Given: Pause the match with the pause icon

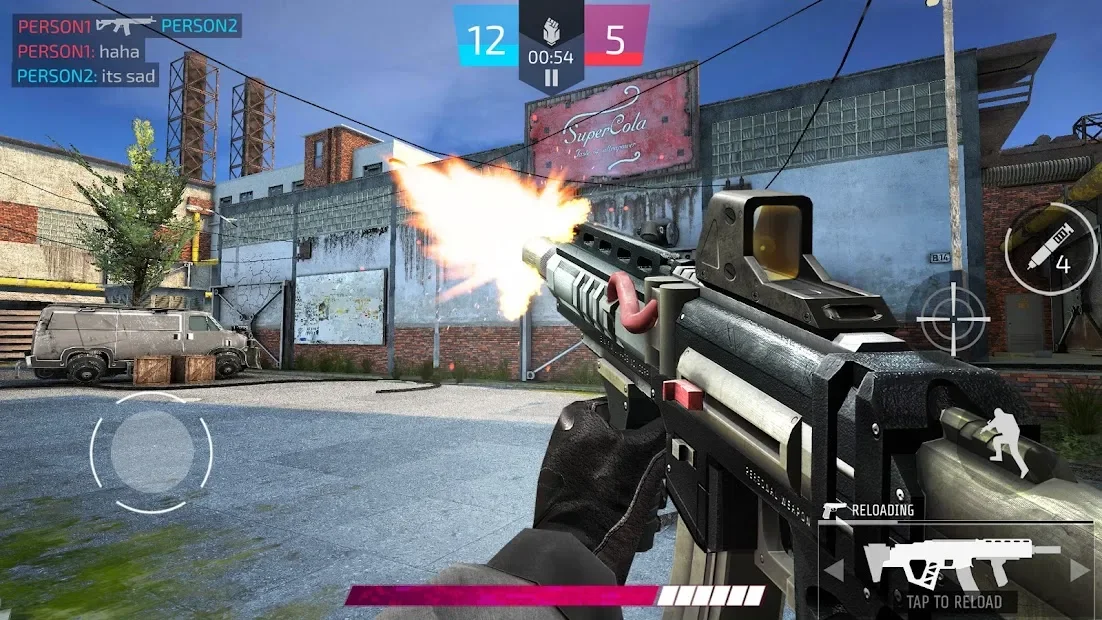Looking at the screenshot, I should click(x=551, y=78).
